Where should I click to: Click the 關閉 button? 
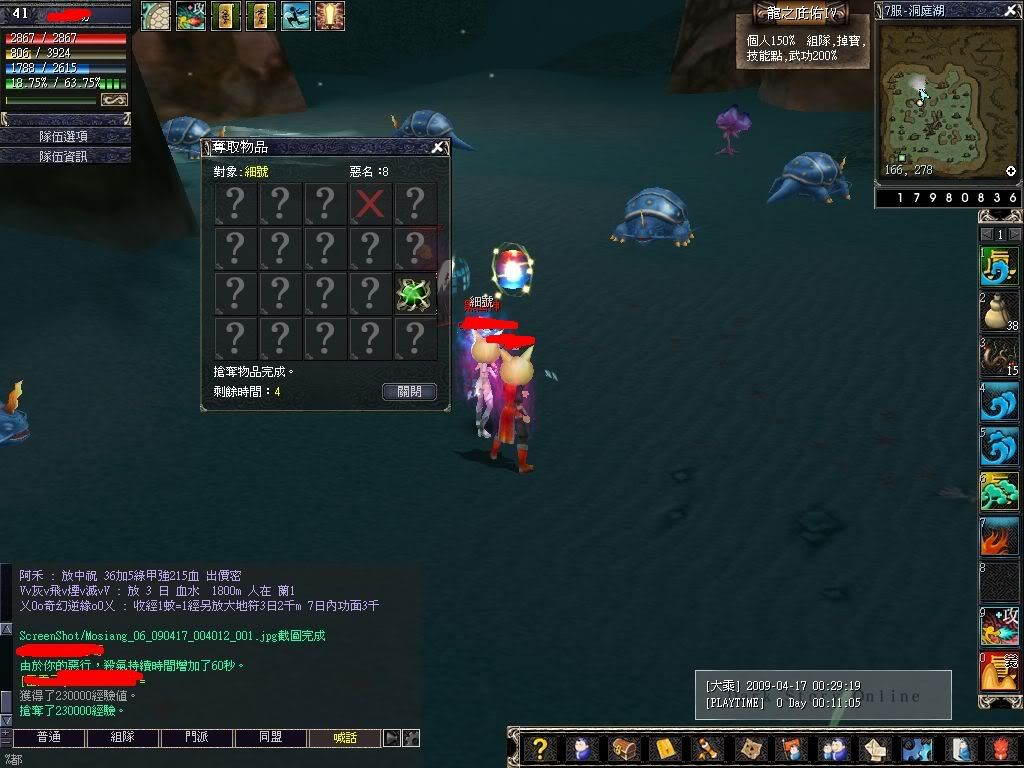click(x=409, y=391)
